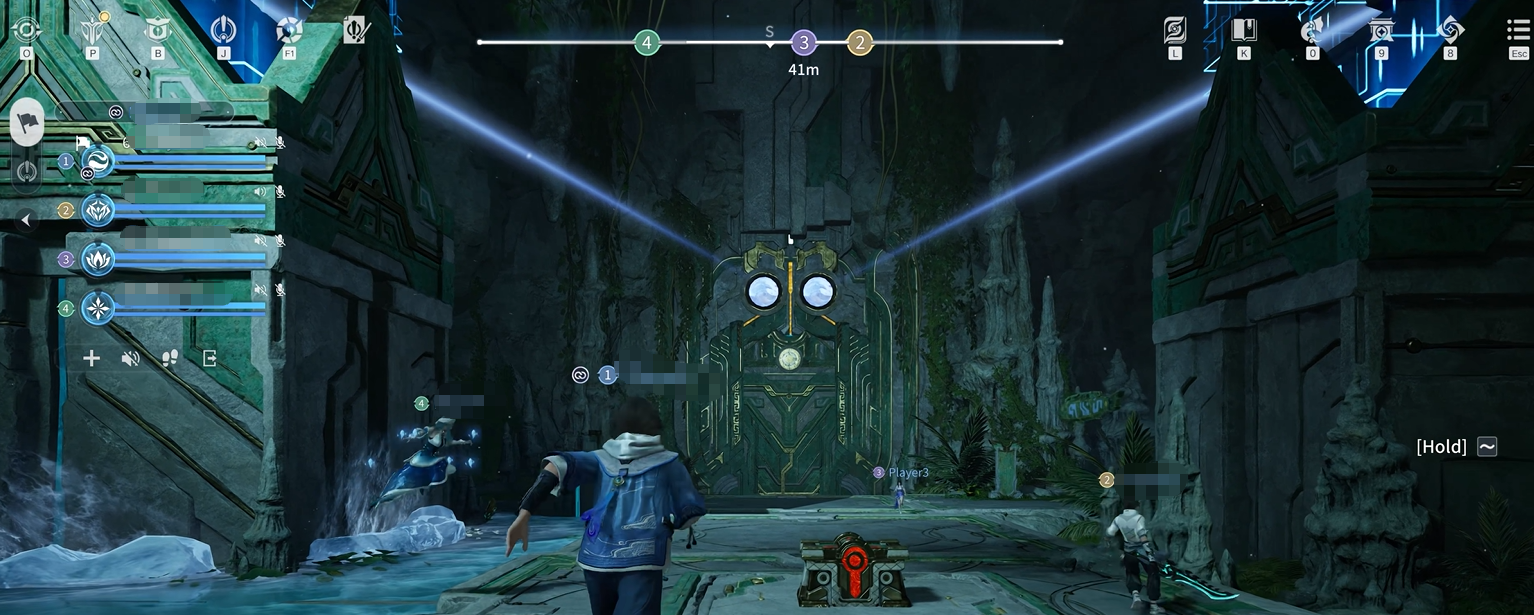Open the temple gate icon labeled 9

[1381, 30]
